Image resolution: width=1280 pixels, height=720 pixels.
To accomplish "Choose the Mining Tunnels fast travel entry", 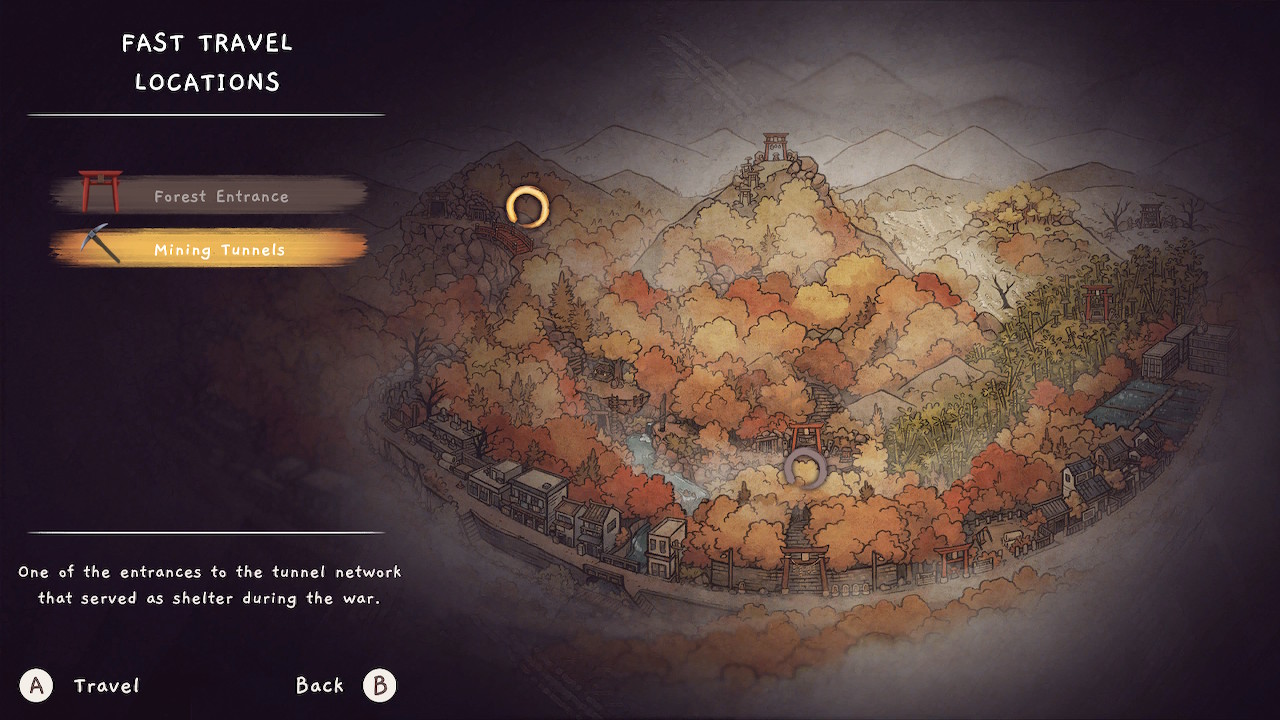I will (x=219, y=250).
